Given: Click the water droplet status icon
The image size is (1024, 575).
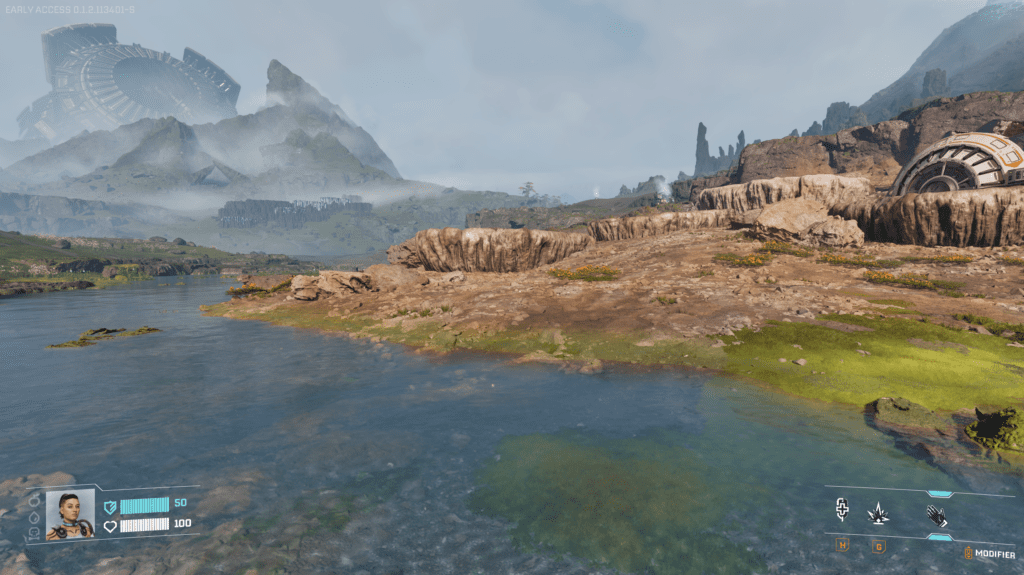Looking at the screenshot, I should click(34, 518).
